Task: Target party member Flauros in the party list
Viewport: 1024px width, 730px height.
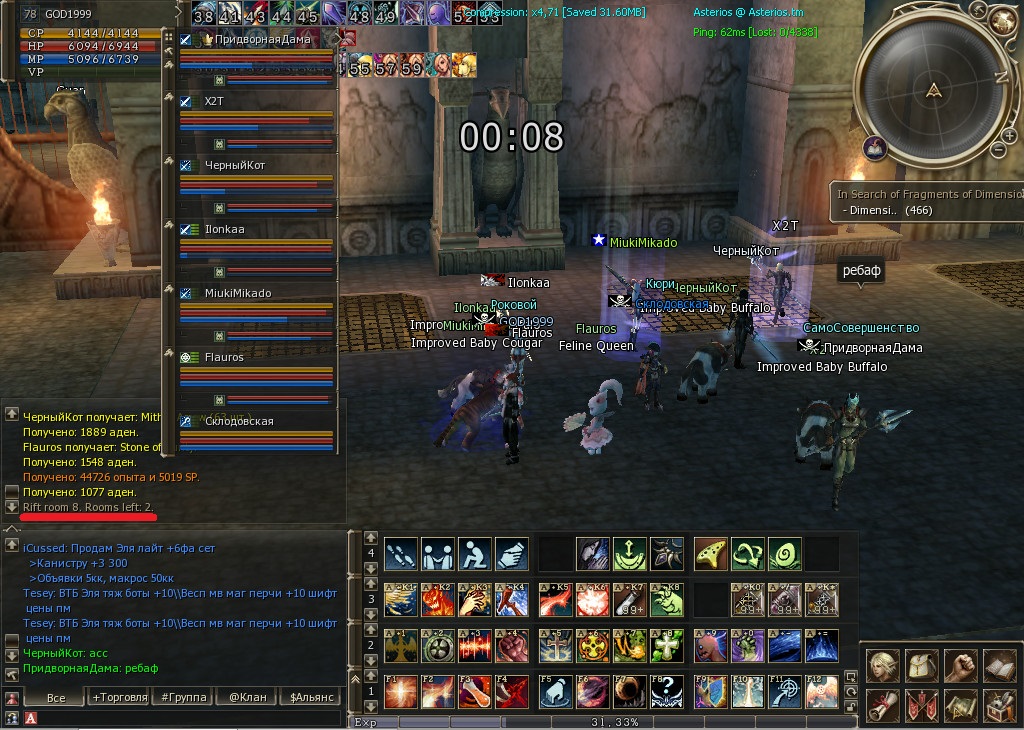Action: [224, 357]
